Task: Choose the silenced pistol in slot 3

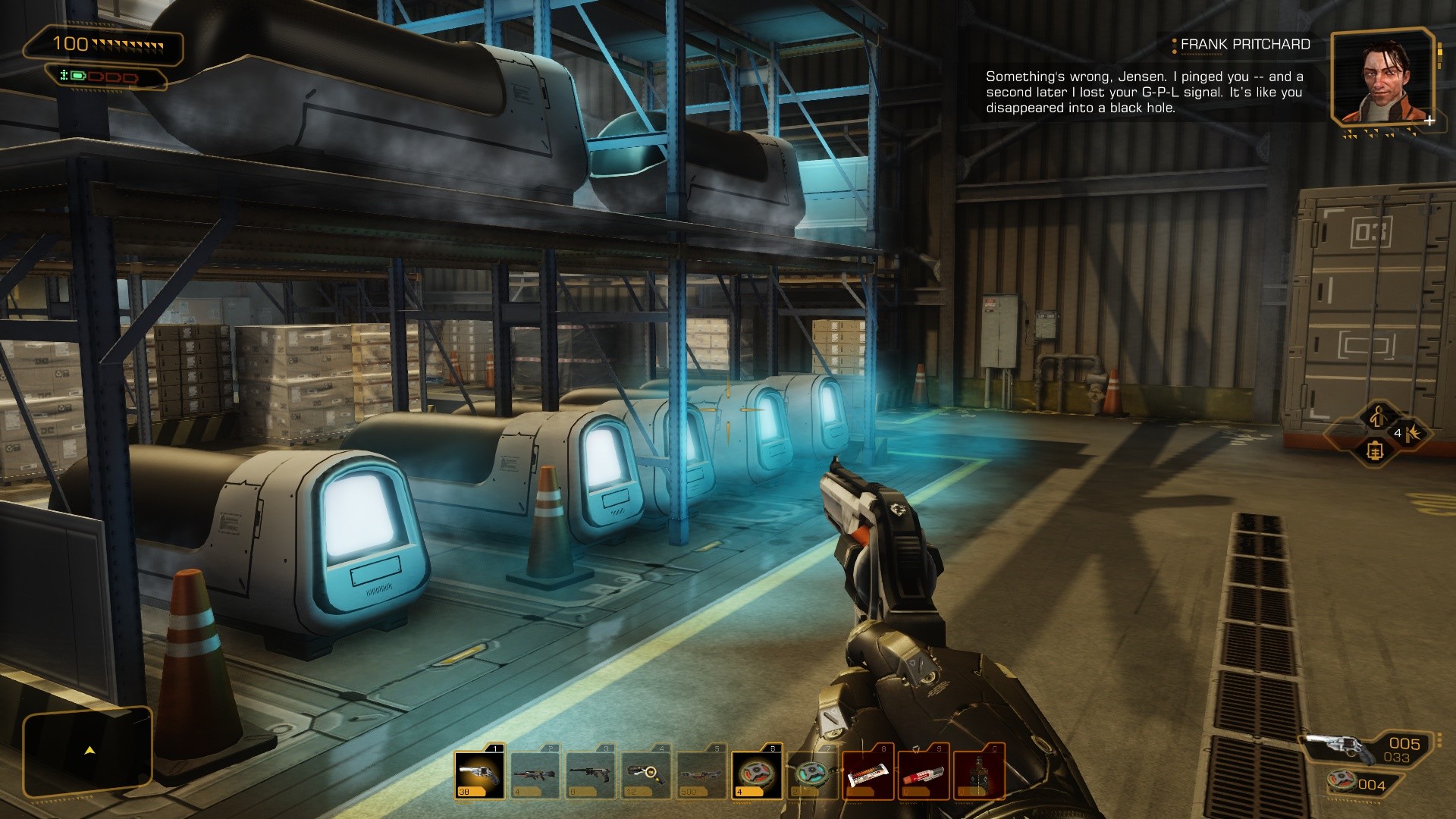Action: [x=591, y=775]
